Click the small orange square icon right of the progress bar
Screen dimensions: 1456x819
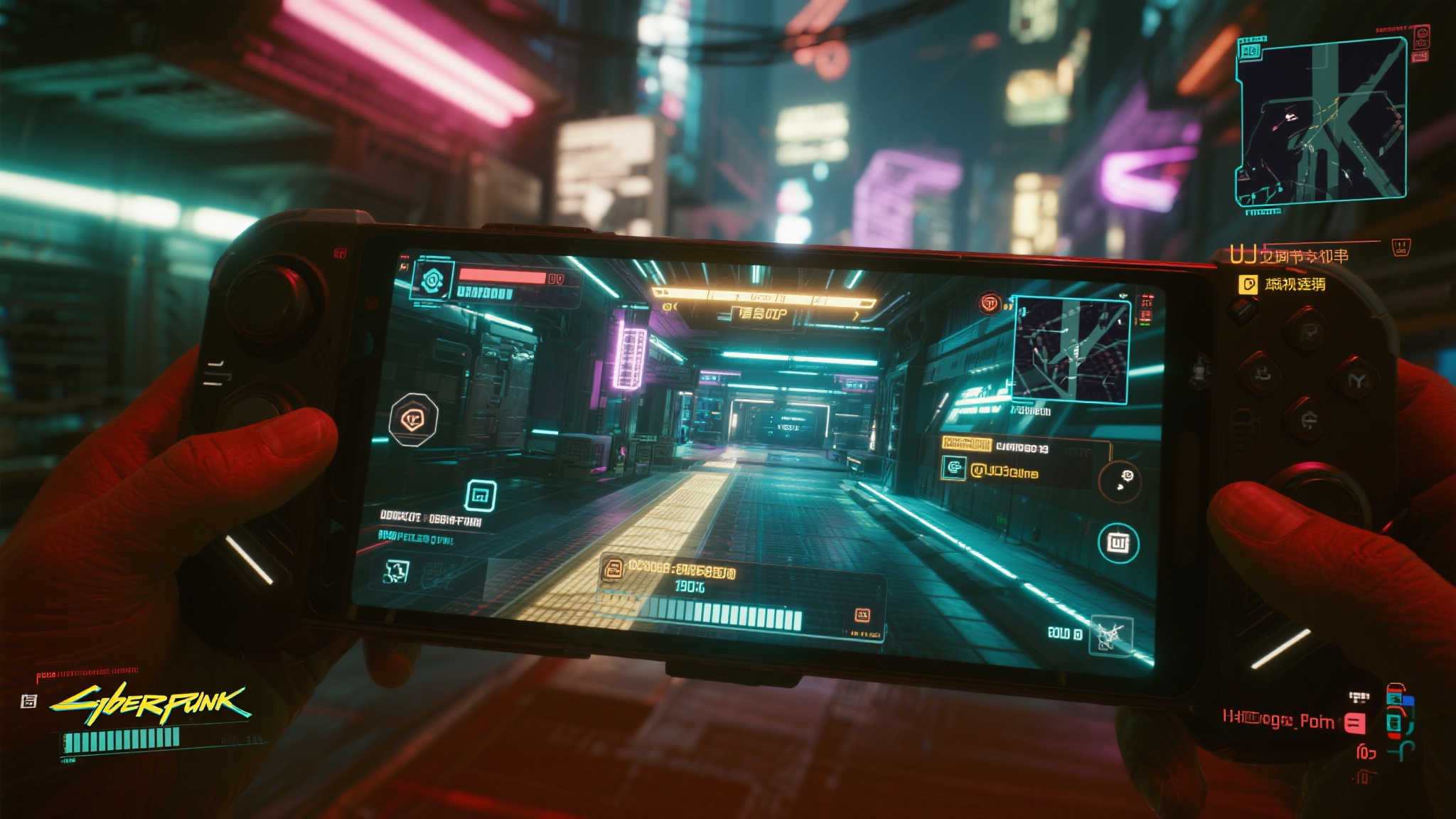(x=862, y=615)
